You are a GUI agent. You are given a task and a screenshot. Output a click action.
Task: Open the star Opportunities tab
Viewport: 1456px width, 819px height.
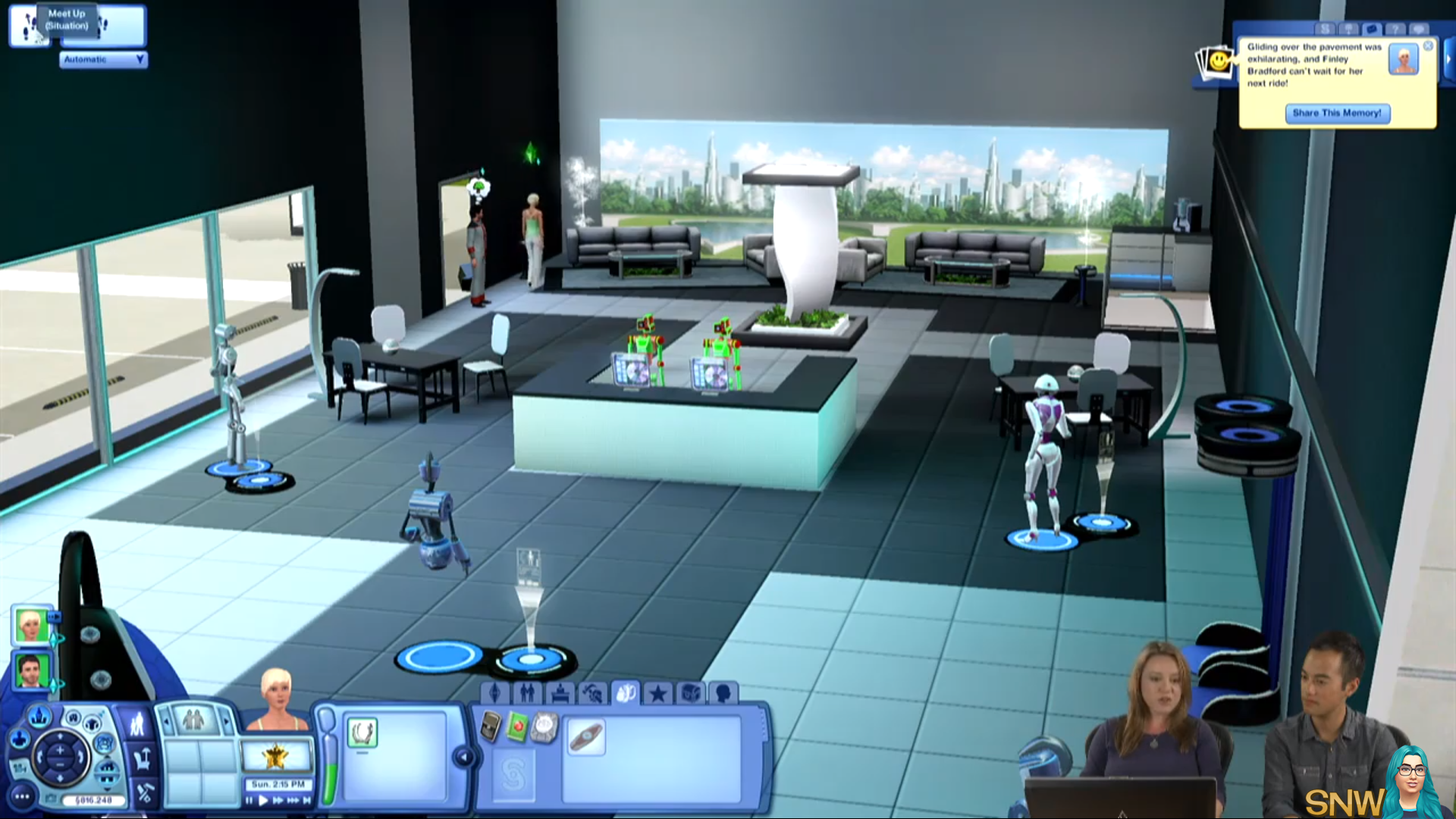tap(657, 692)
